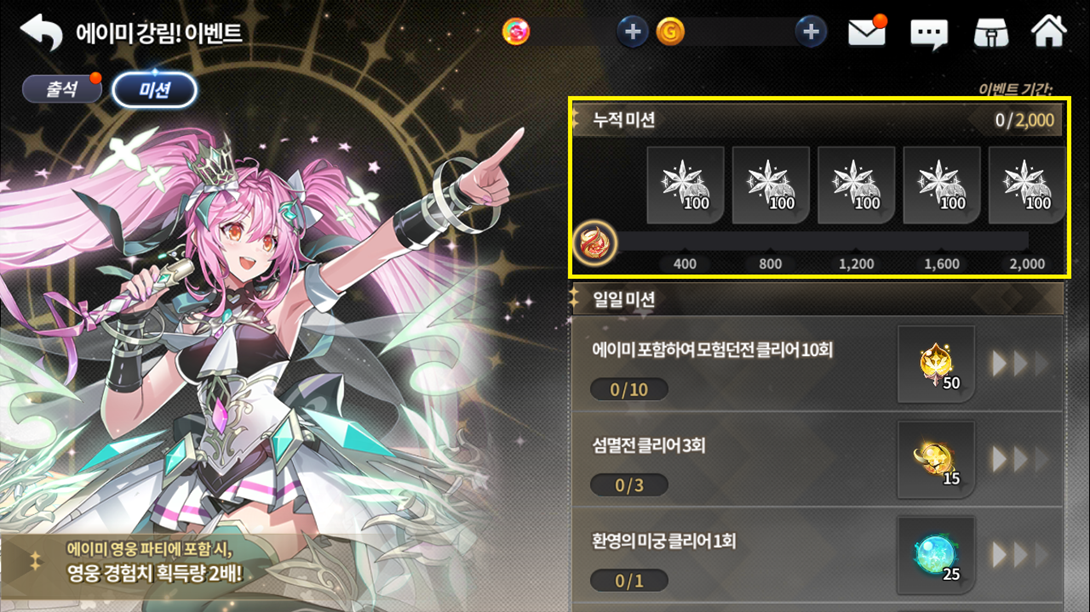The height and width of the screenshot is (612, 1090).
Task: Select the 400-point cumulative reward
Action: click(x=685, y=185)
